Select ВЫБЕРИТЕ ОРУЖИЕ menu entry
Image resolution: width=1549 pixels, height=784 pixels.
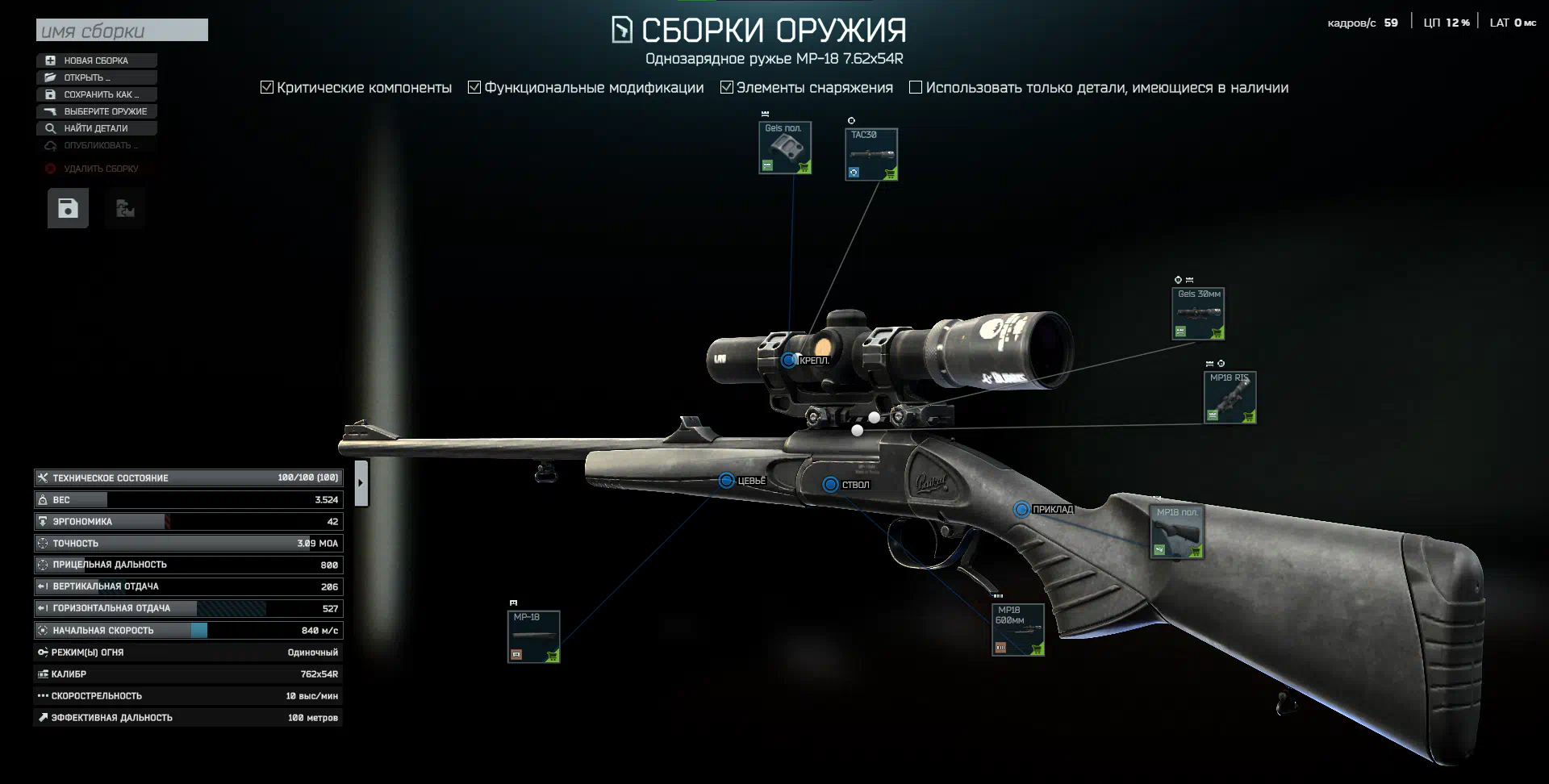pyautogui.click(x=96, y=111)
